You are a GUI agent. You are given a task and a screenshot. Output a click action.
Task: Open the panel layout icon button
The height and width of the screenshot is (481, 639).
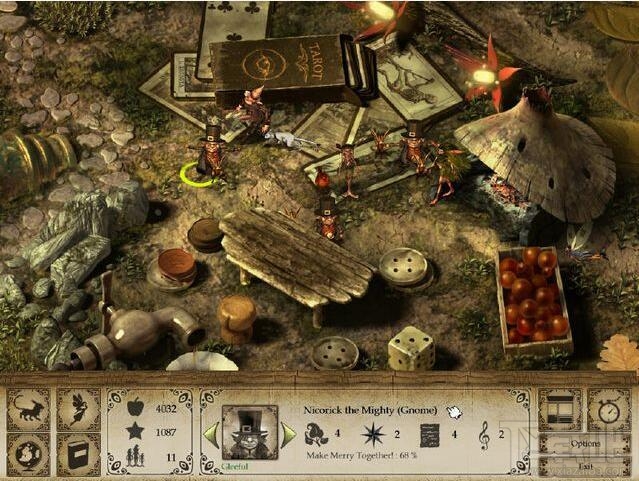(559, 410)
